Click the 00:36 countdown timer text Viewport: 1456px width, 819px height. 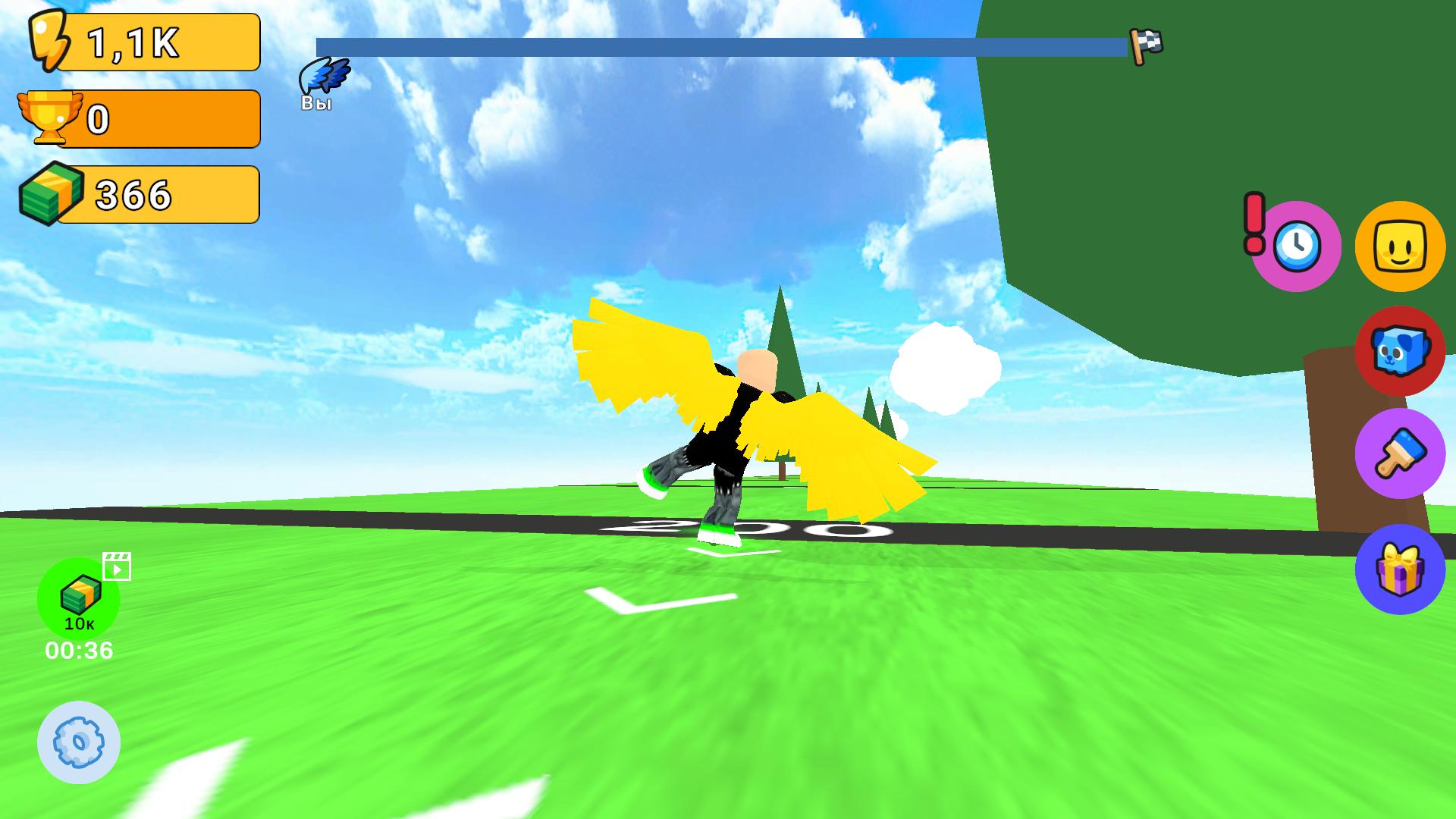click(78, 648)
